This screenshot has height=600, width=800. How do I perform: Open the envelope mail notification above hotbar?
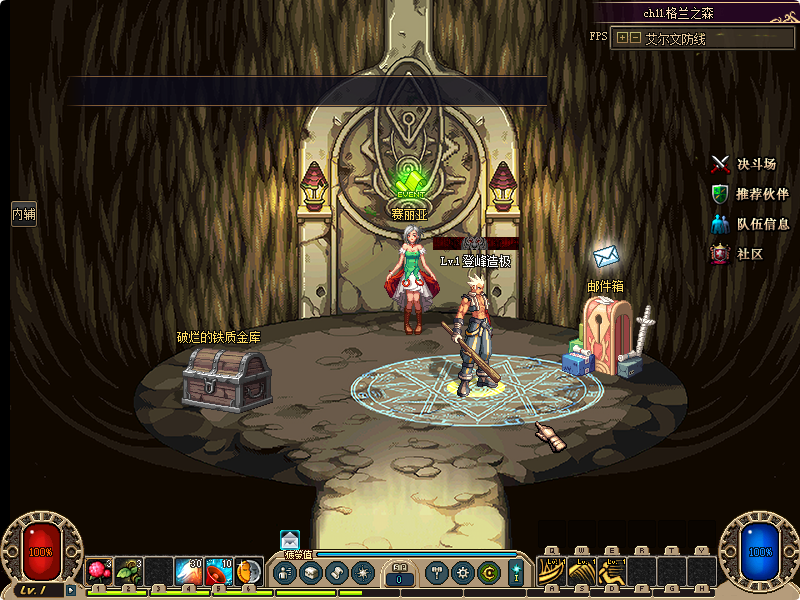pyautogui.click(x=290, y=540)
